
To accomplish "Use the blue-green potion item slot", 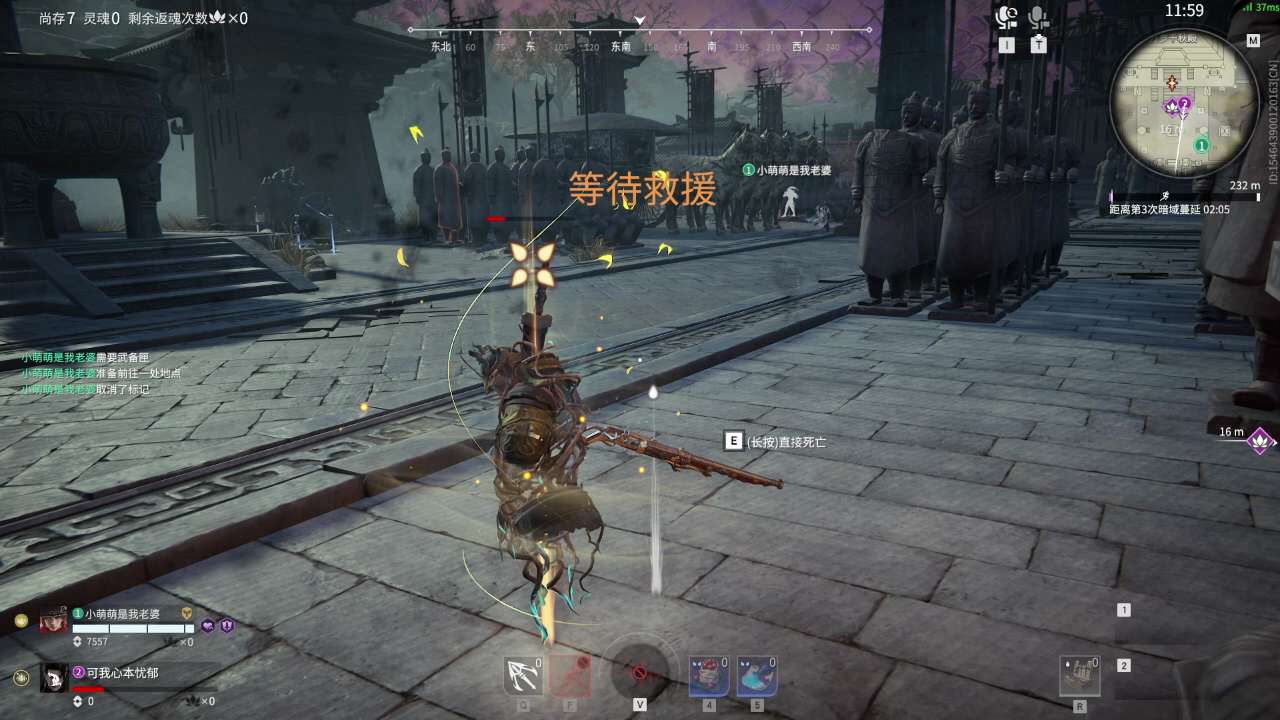I will (x=757, y=676).
